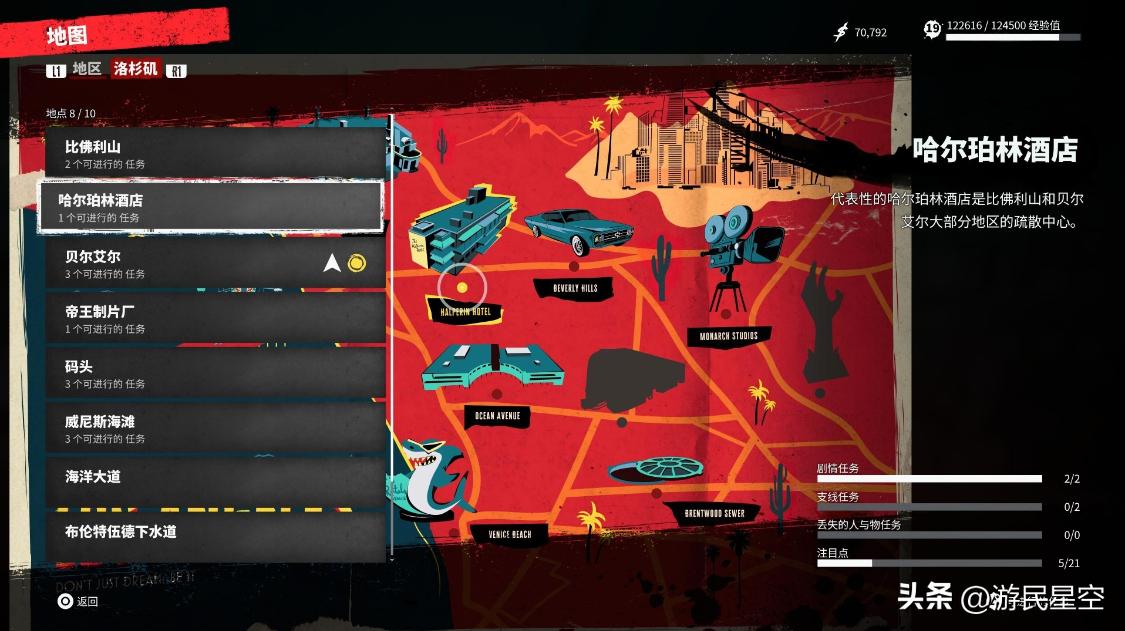Screen dimensions: 1125x631
Task: Choose the 哈尔珀林酒店 list row
Action: coord(210,207)
